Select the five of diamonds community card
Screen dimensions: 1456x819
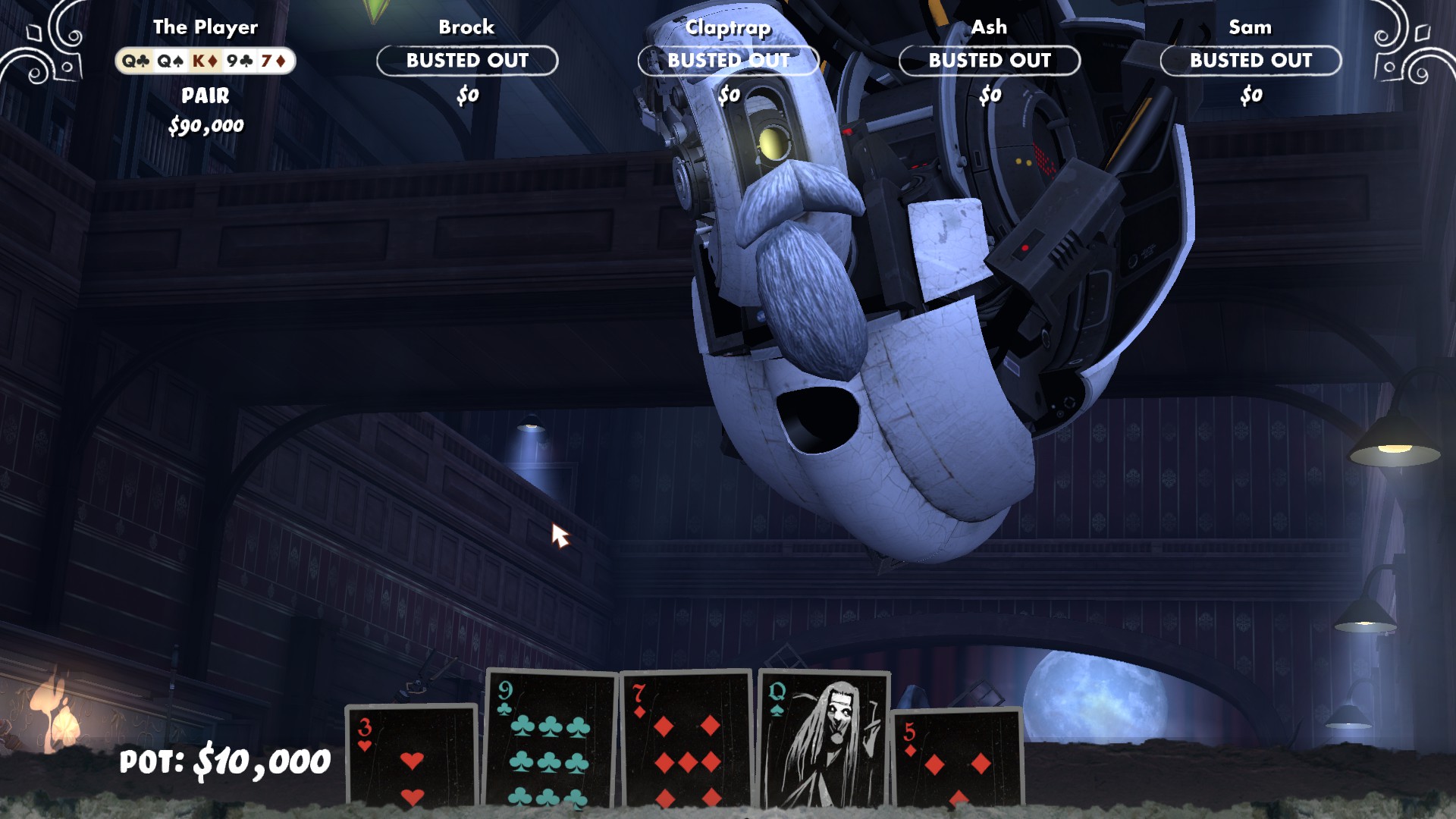[957, 758]
